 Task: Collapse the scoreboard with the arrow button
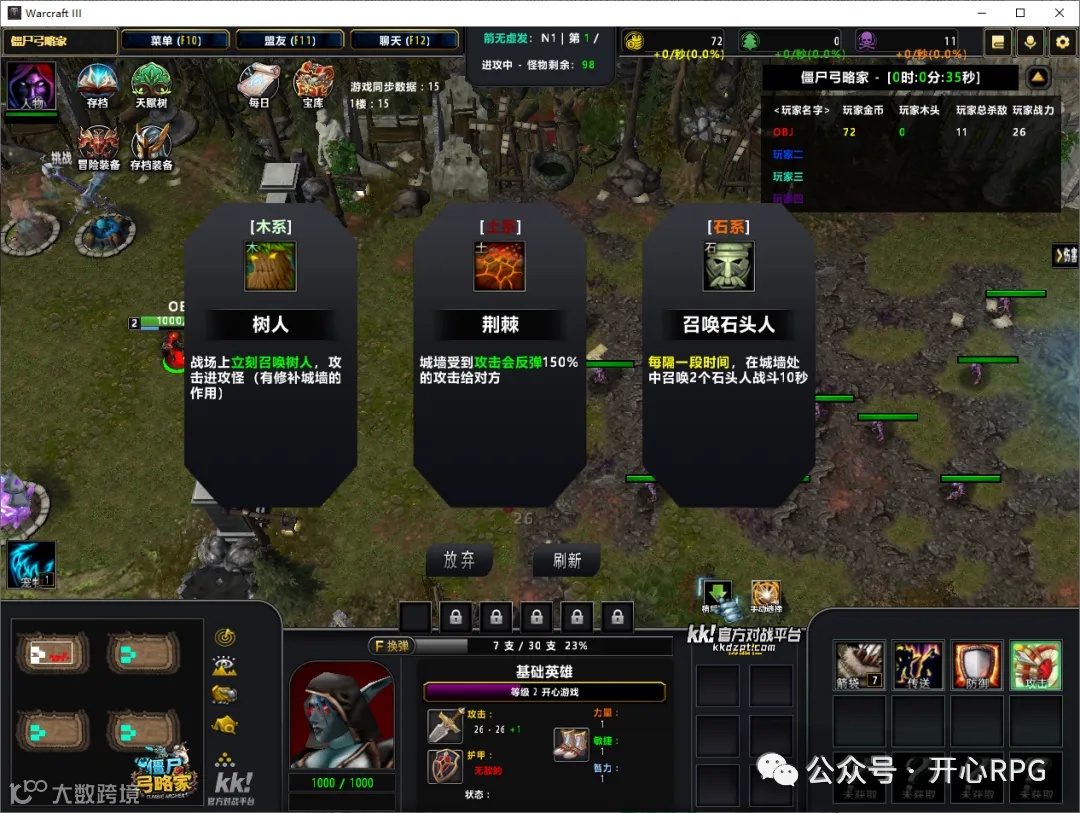[x=1038, y=77]
